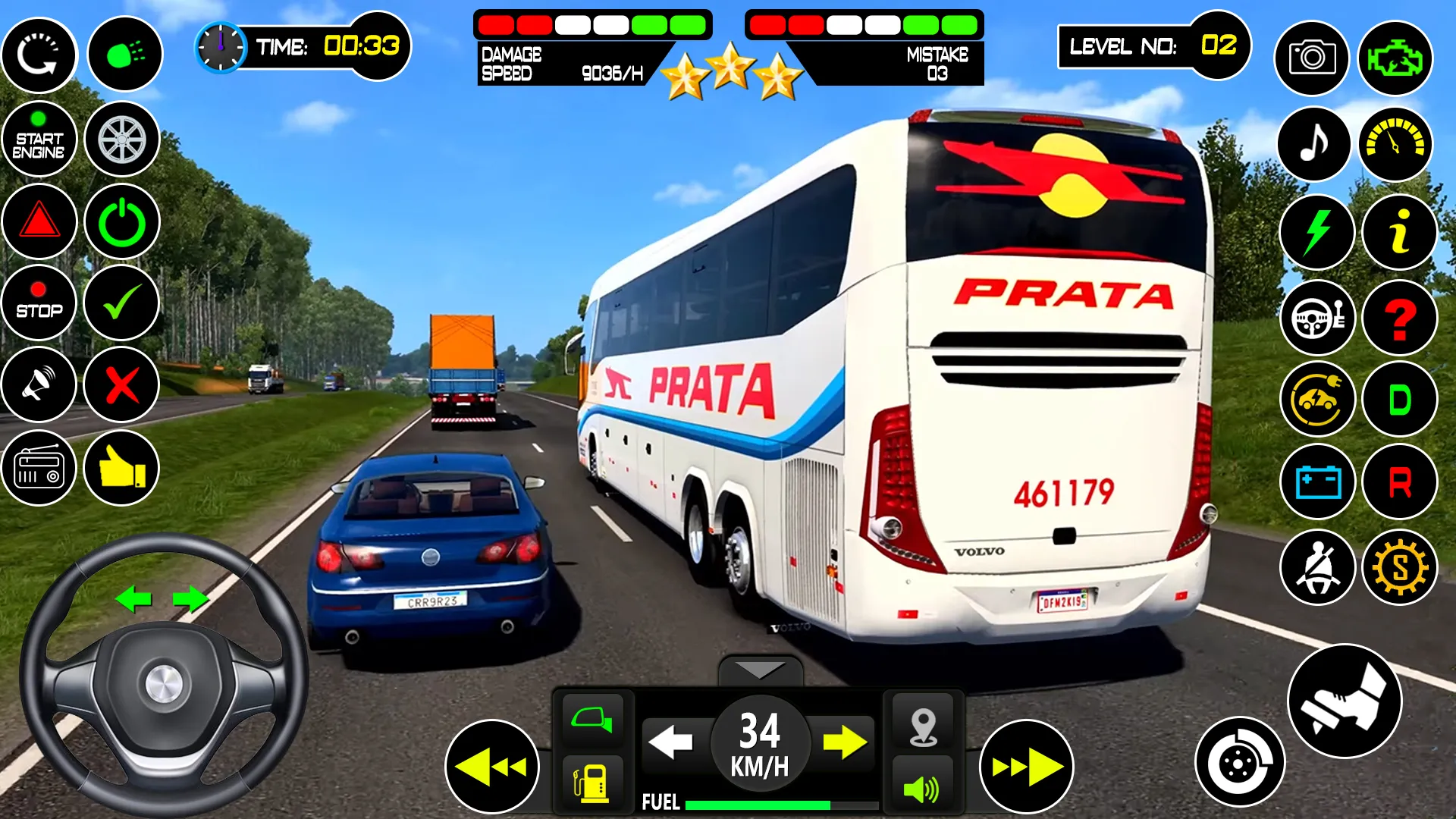Open the steering control settings icon
The width and height of the screenshot is (1456, 819).
[1317, 318]
